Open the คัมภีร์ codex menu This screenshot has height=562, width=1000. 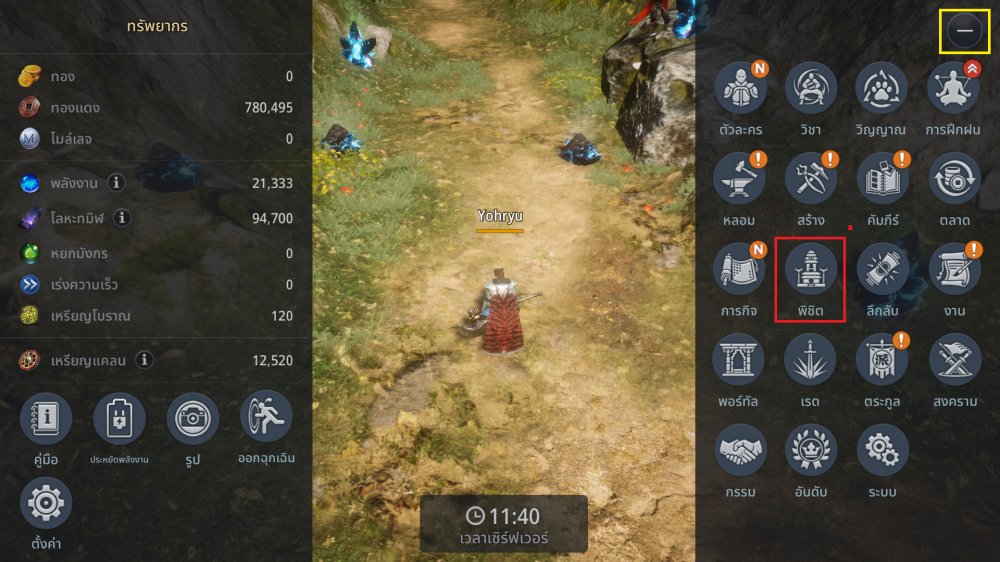(881, 179)
